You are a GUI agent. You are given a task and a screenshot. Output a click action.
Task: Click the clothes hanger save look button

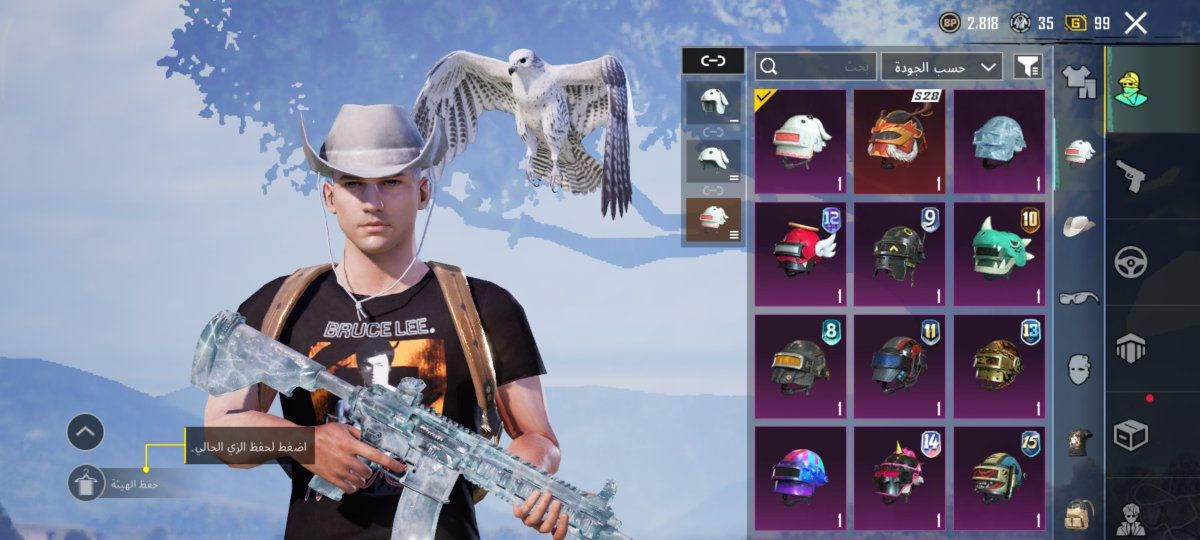[x=86, y=483]
